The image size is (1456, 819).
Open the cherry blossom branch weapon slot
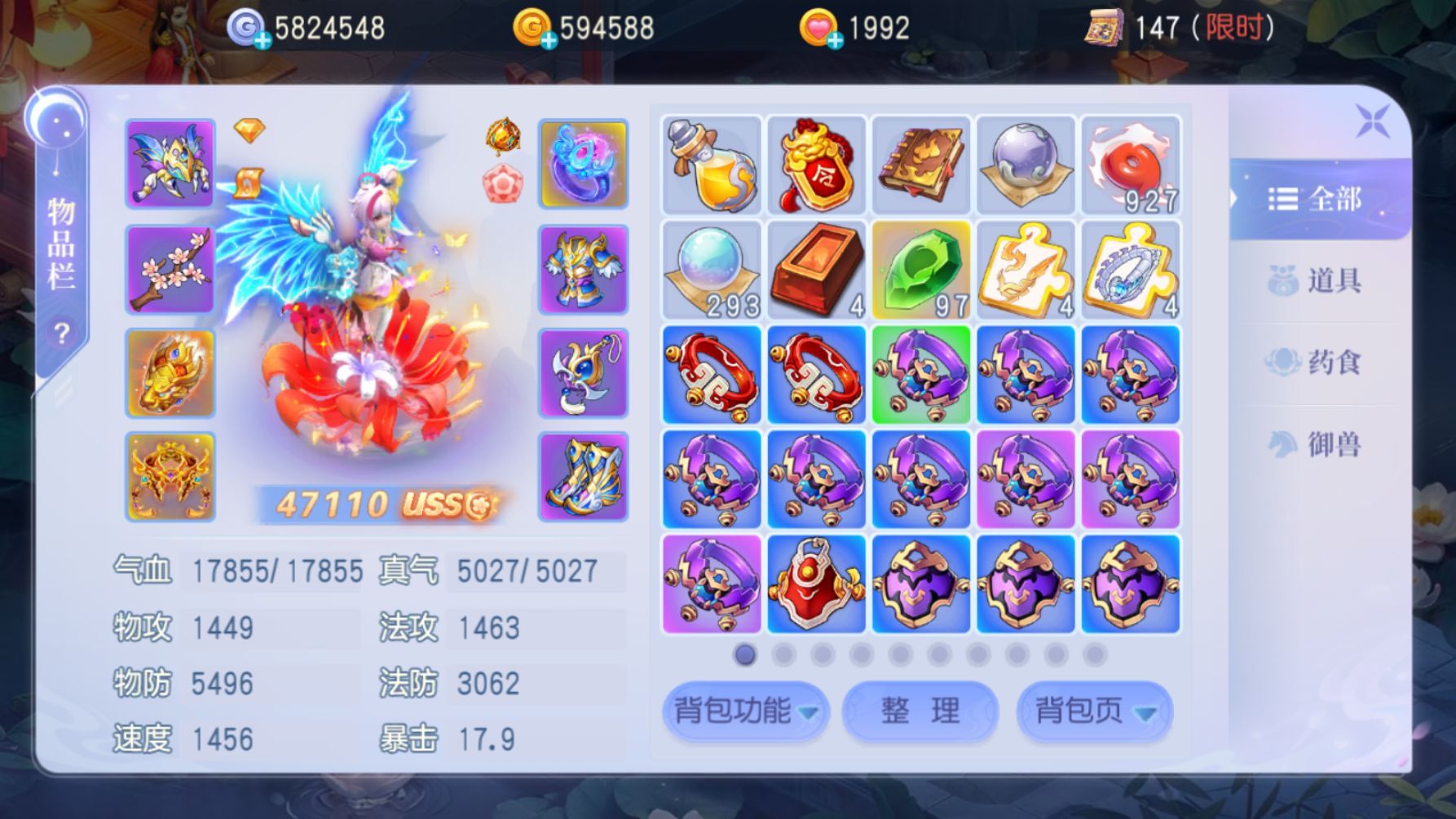click(170, 269)
